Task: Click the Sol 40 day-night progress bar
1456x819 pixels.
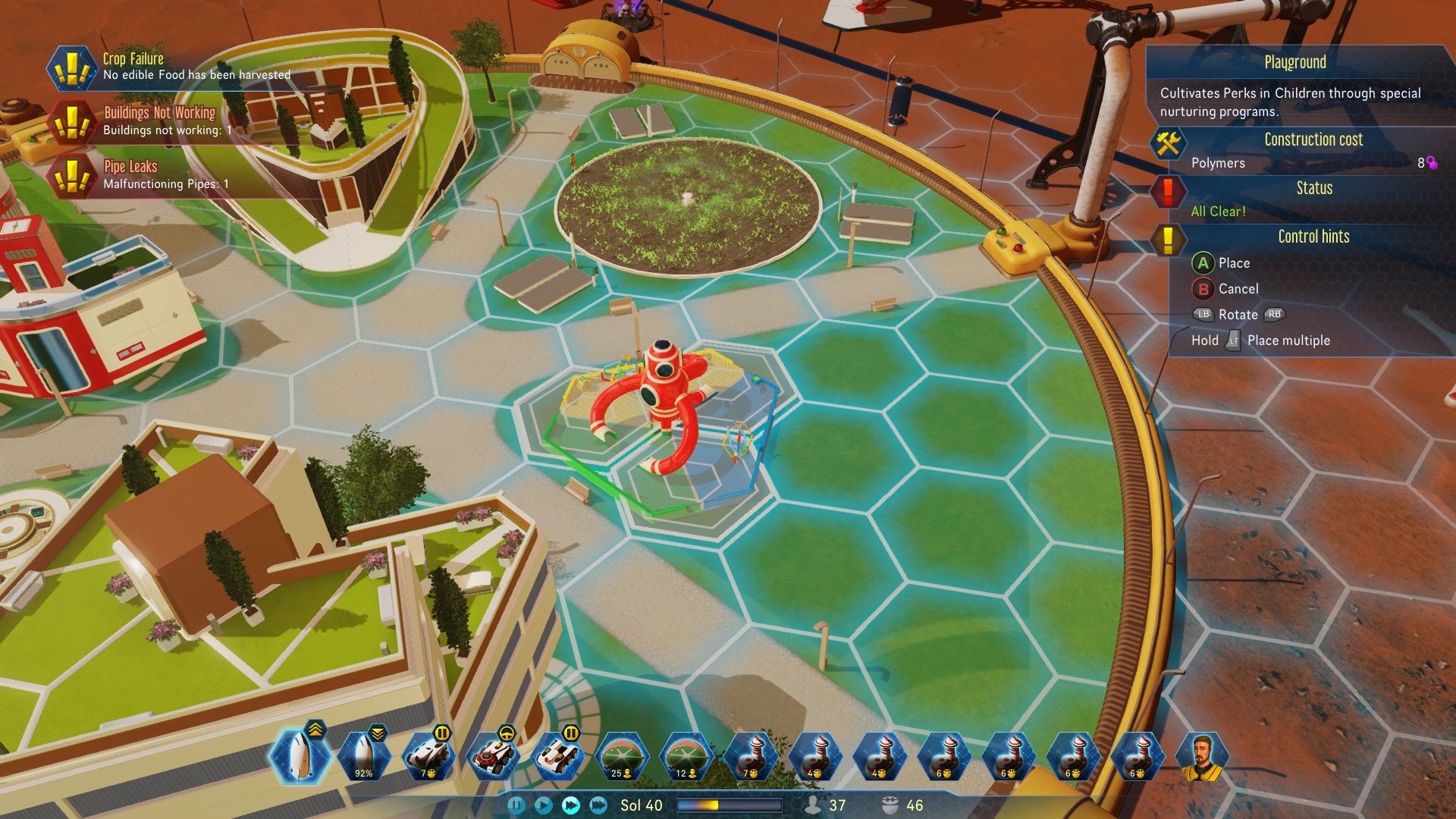Action: point(730,805)
